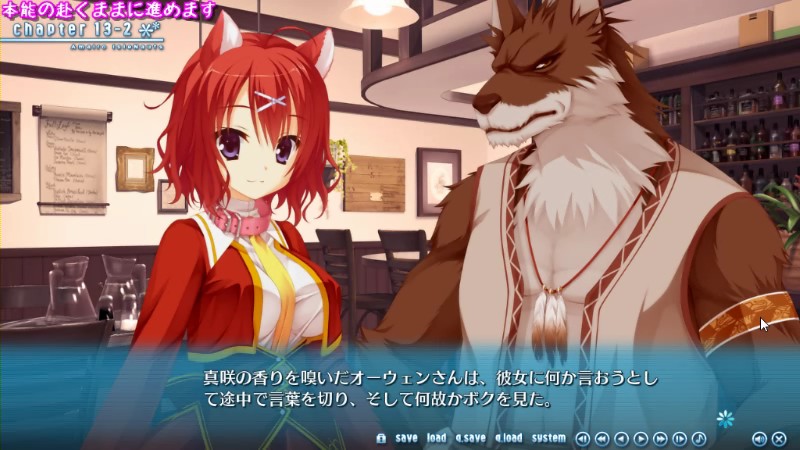
Task: Toggle the lock icon
Action: (381, 438)
